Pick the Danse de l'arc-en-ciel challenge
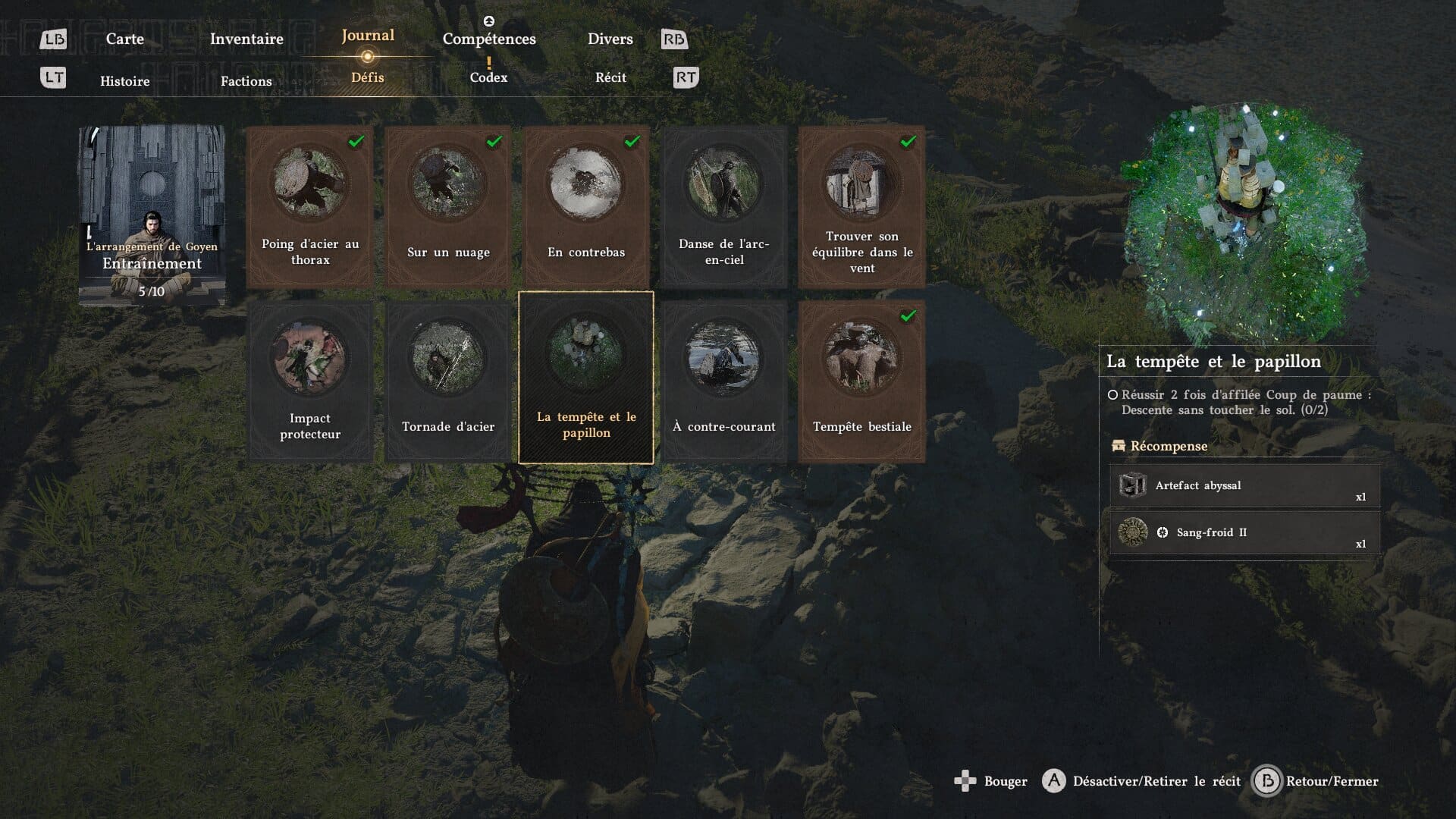This screenshot has width=1456, height=819. click(724, 206)
